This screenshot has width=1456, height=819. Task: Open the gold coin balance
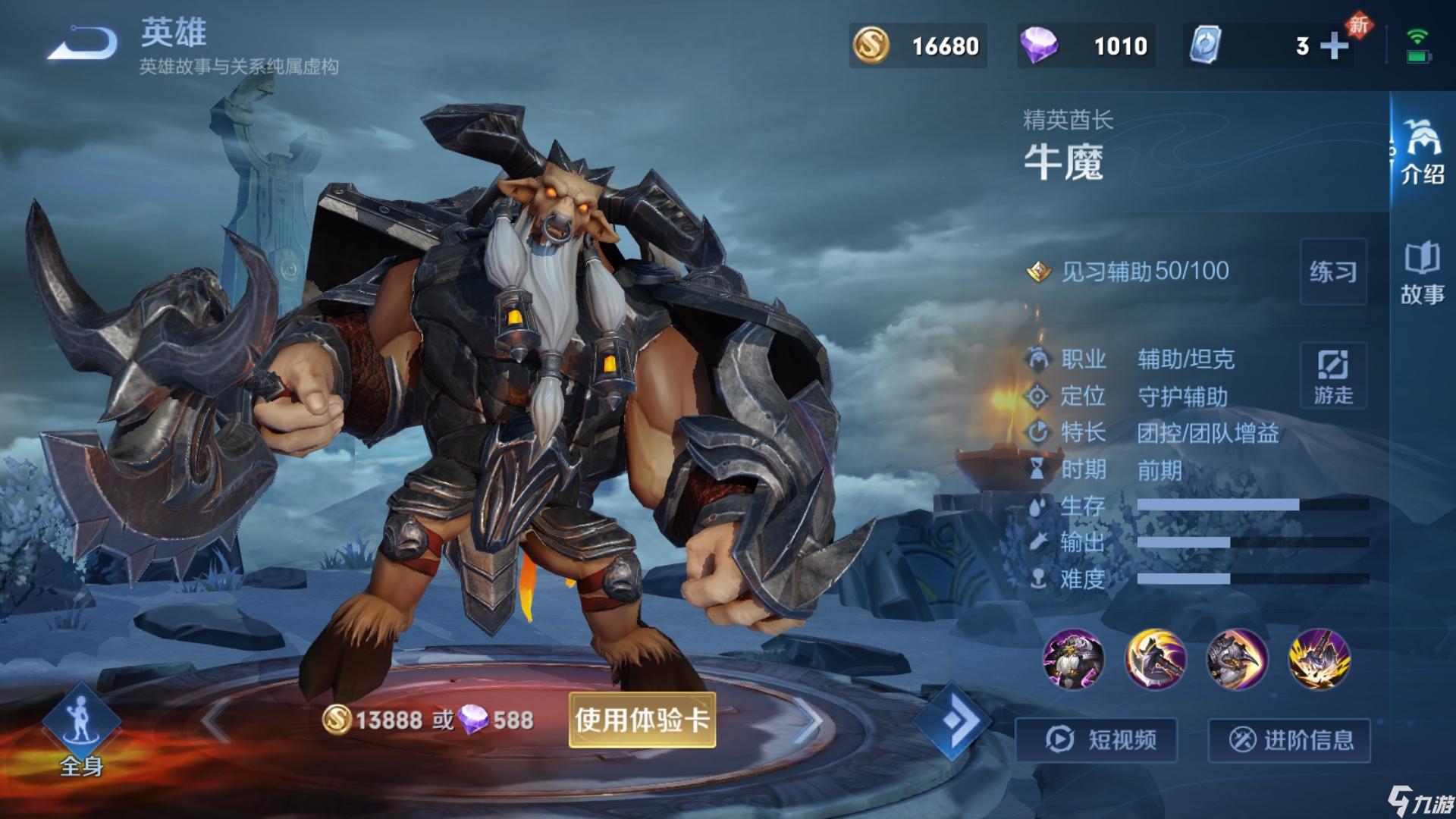(918, 46)
